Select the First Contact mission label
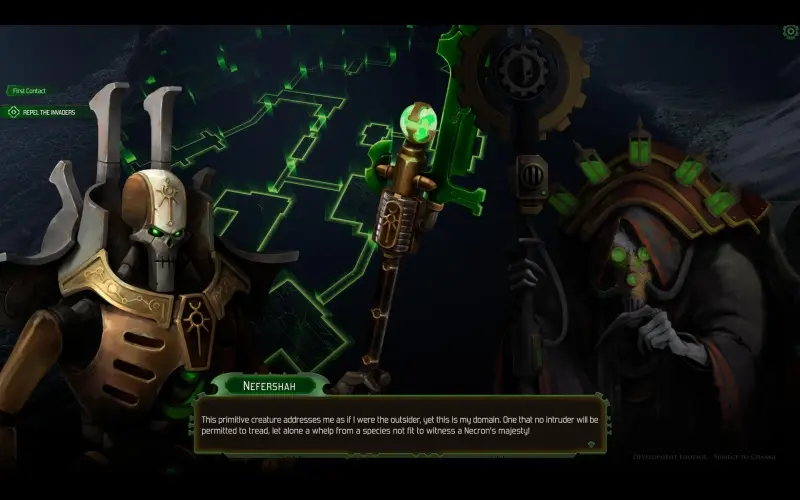This screenshot has height=500, width=800. 29,91
